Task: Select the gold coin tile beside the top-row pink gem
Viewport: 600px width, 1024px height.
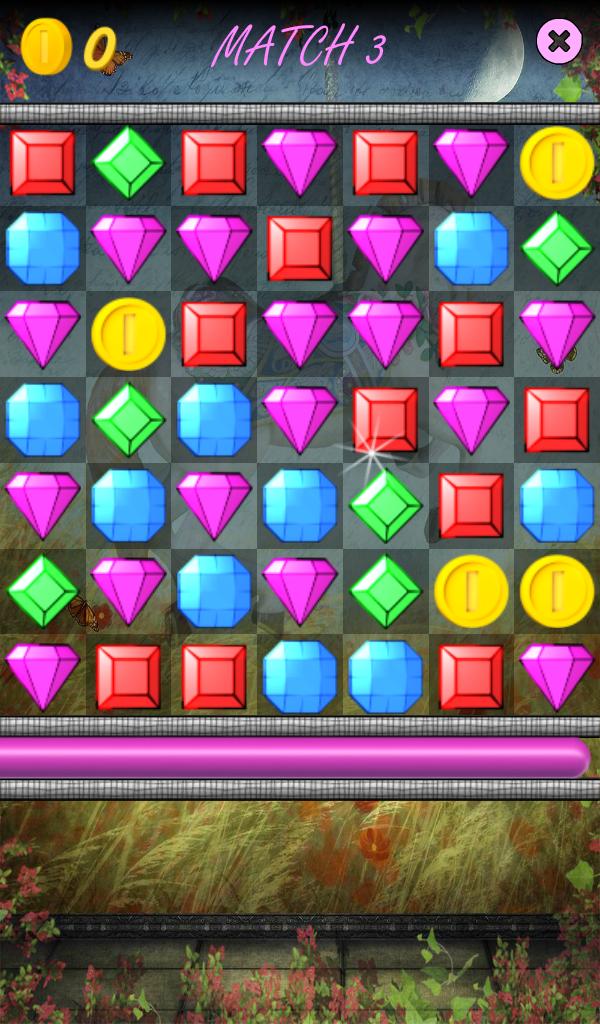Action: 557,163
